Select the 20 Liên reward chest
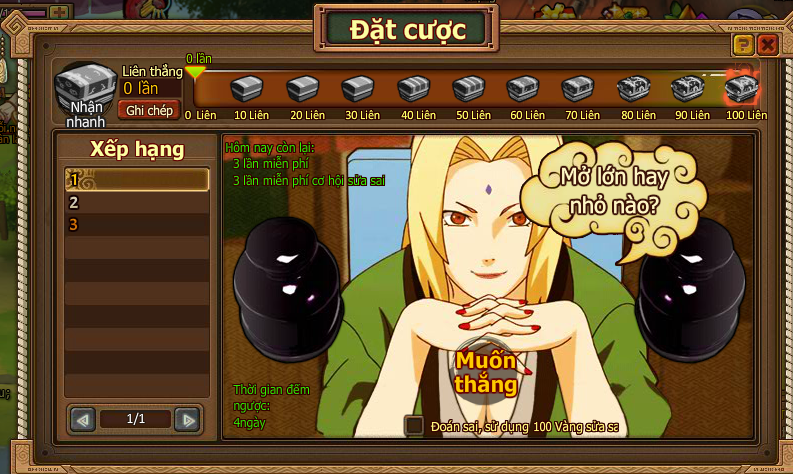Screen dimensions: 793x474 pos(303,90)
